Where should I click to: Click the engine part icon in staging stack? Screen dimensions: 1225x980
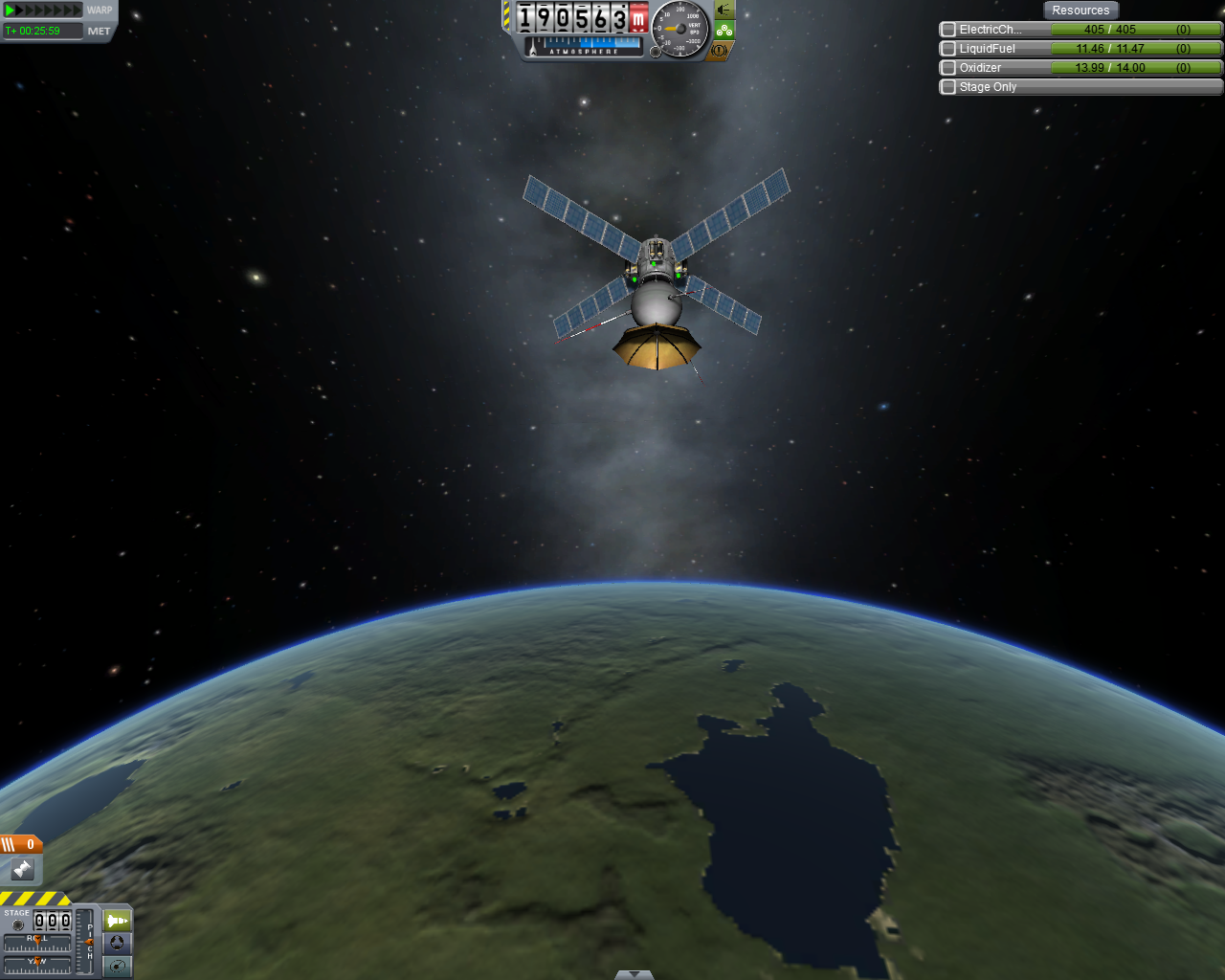point(22,869)
